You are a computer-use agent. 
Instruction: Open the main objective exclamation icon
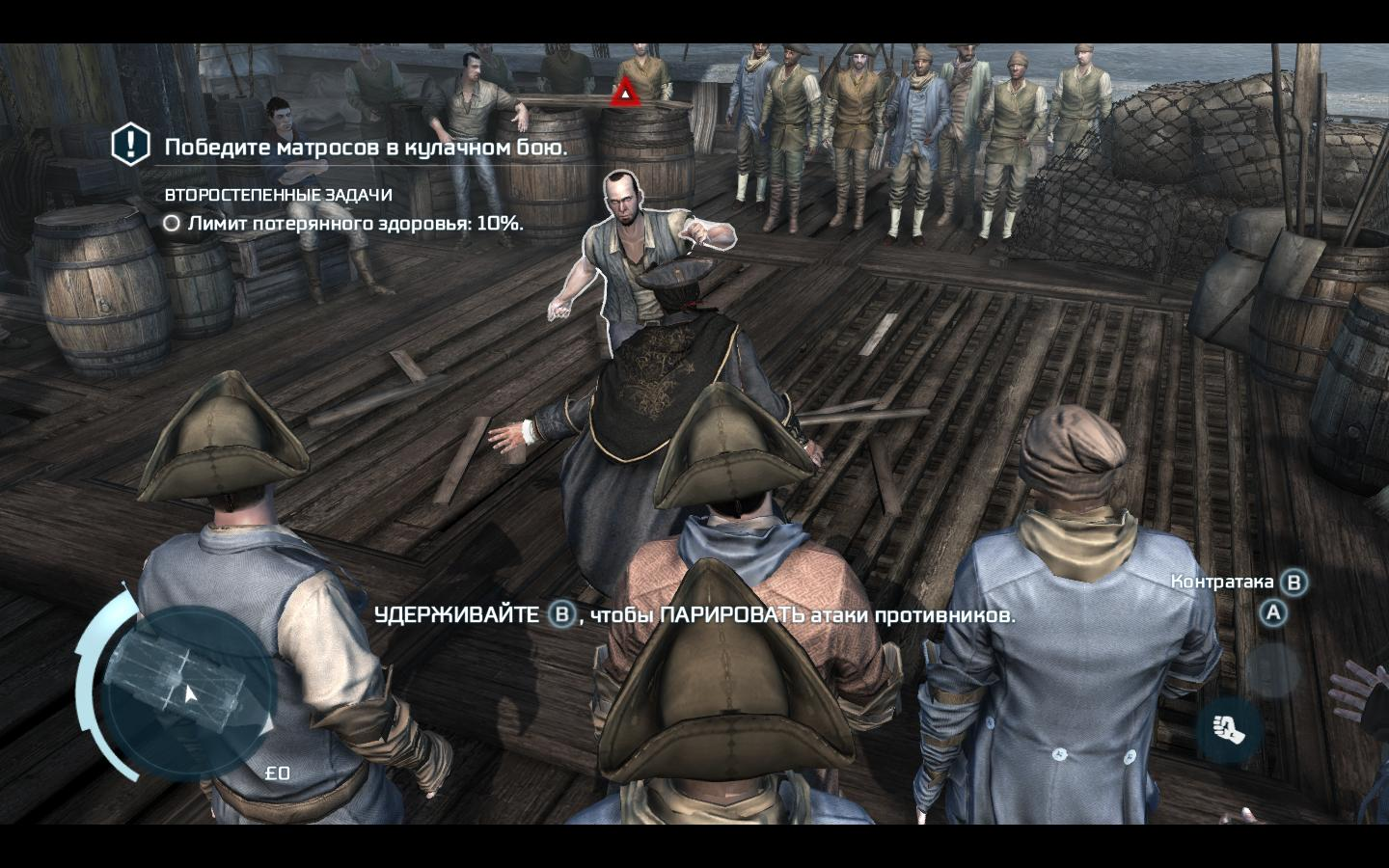click(131, 145)
